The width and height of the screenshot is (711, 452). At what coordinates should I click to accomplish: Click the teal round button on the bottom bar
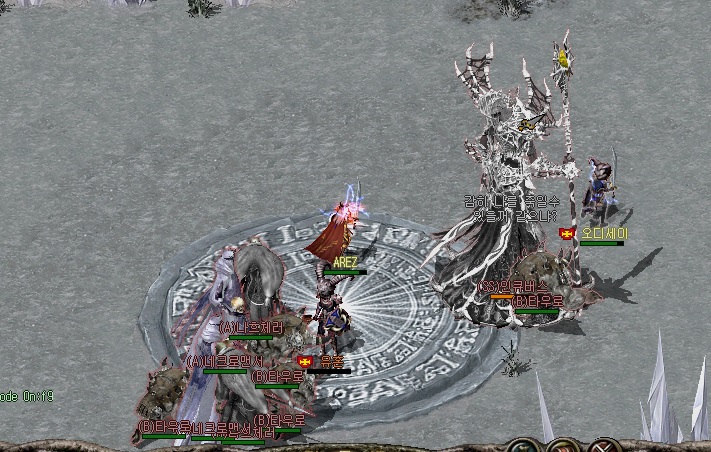click(x=522, y=446)
